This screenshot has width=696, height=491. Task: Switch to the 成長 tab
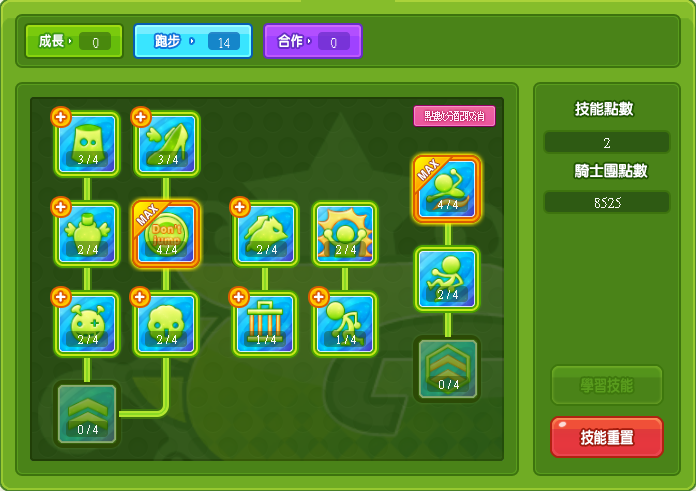point(75,42)
